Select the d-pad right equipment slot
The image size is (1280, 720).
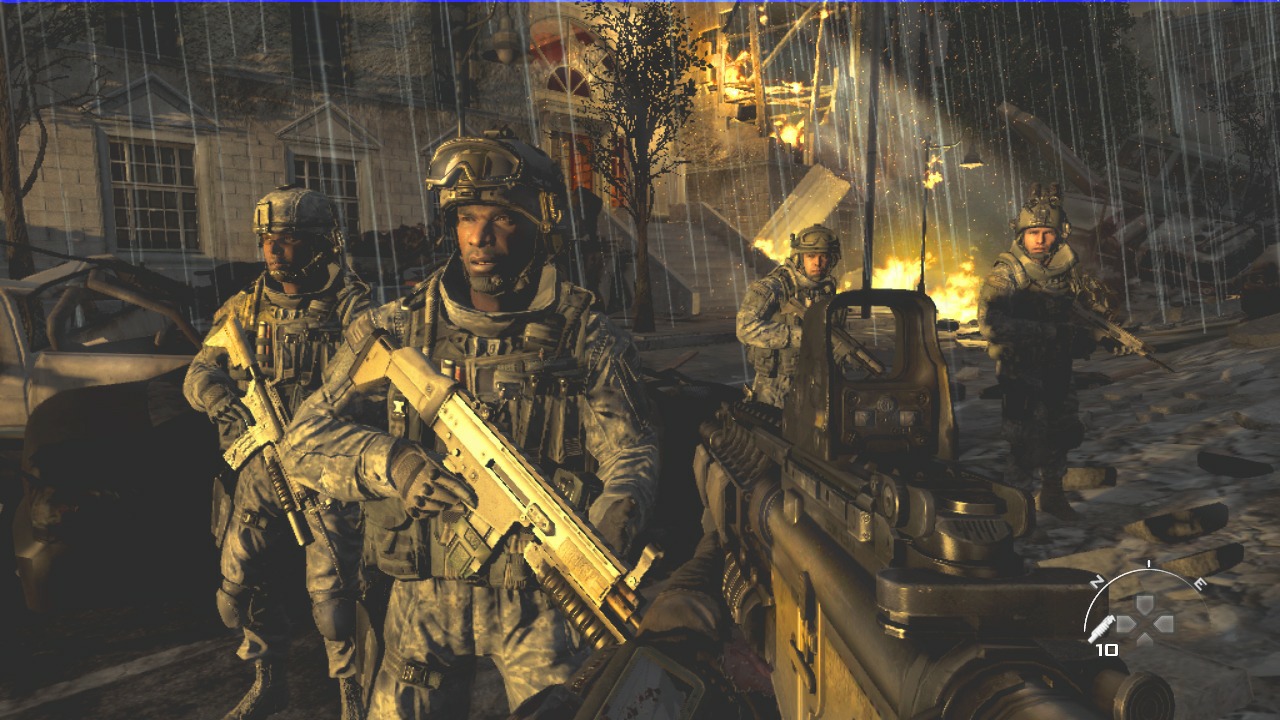pyautogui.click(x=1164, y=624)
